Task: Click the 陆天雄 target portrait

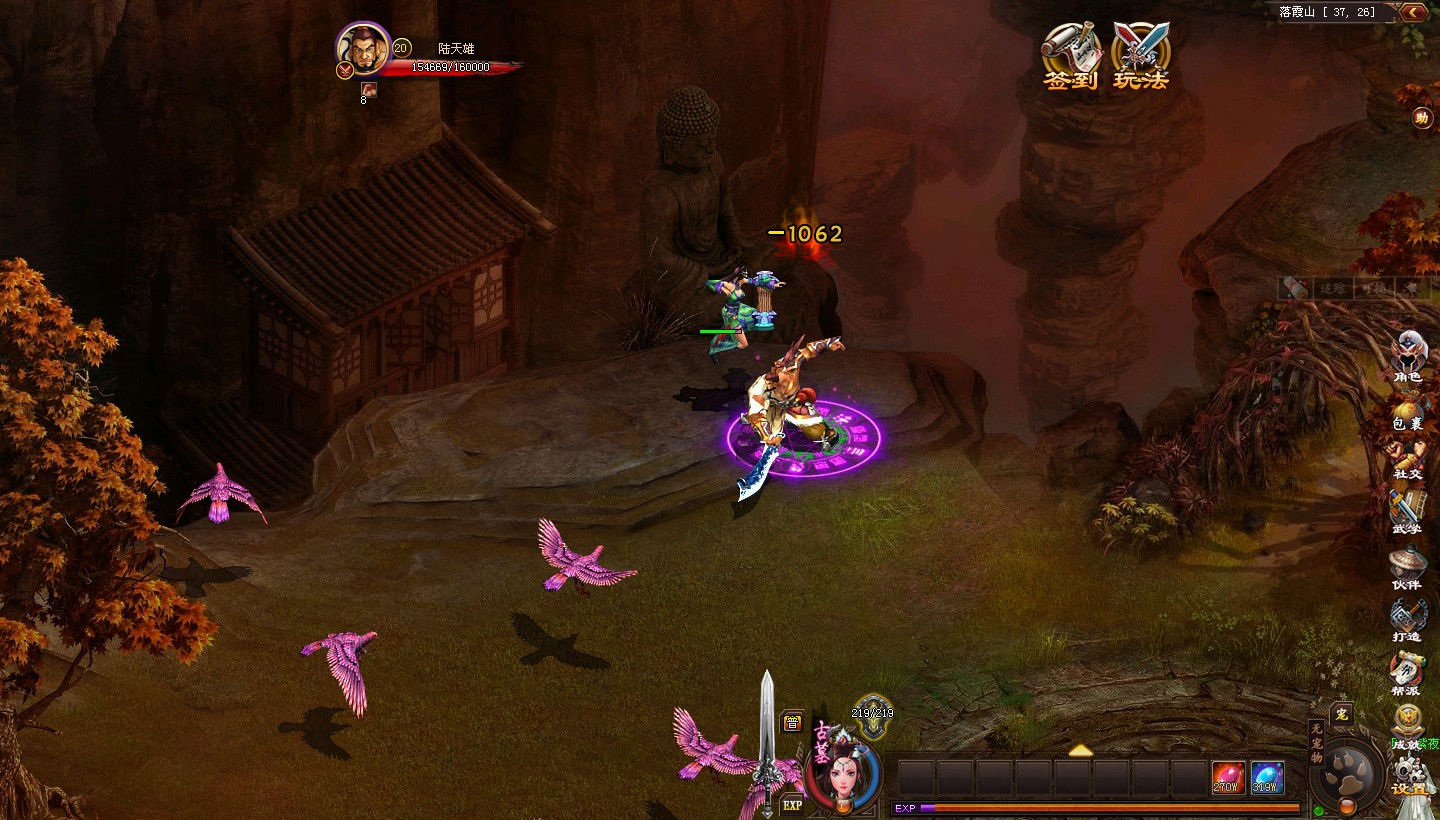Action: 363,48
